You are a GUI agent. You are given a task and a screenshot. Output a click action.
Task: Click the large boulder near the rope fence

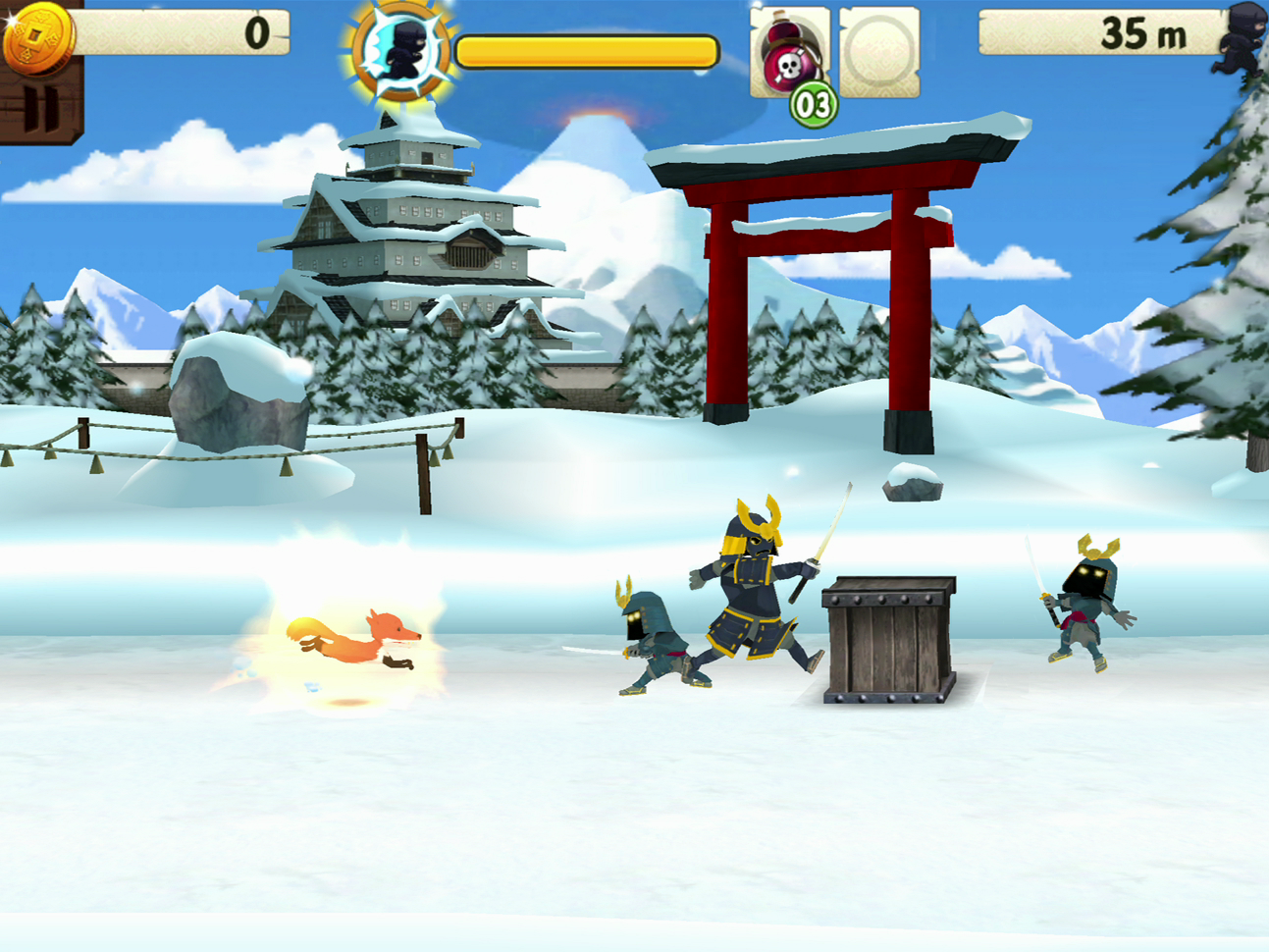(240, 393)
